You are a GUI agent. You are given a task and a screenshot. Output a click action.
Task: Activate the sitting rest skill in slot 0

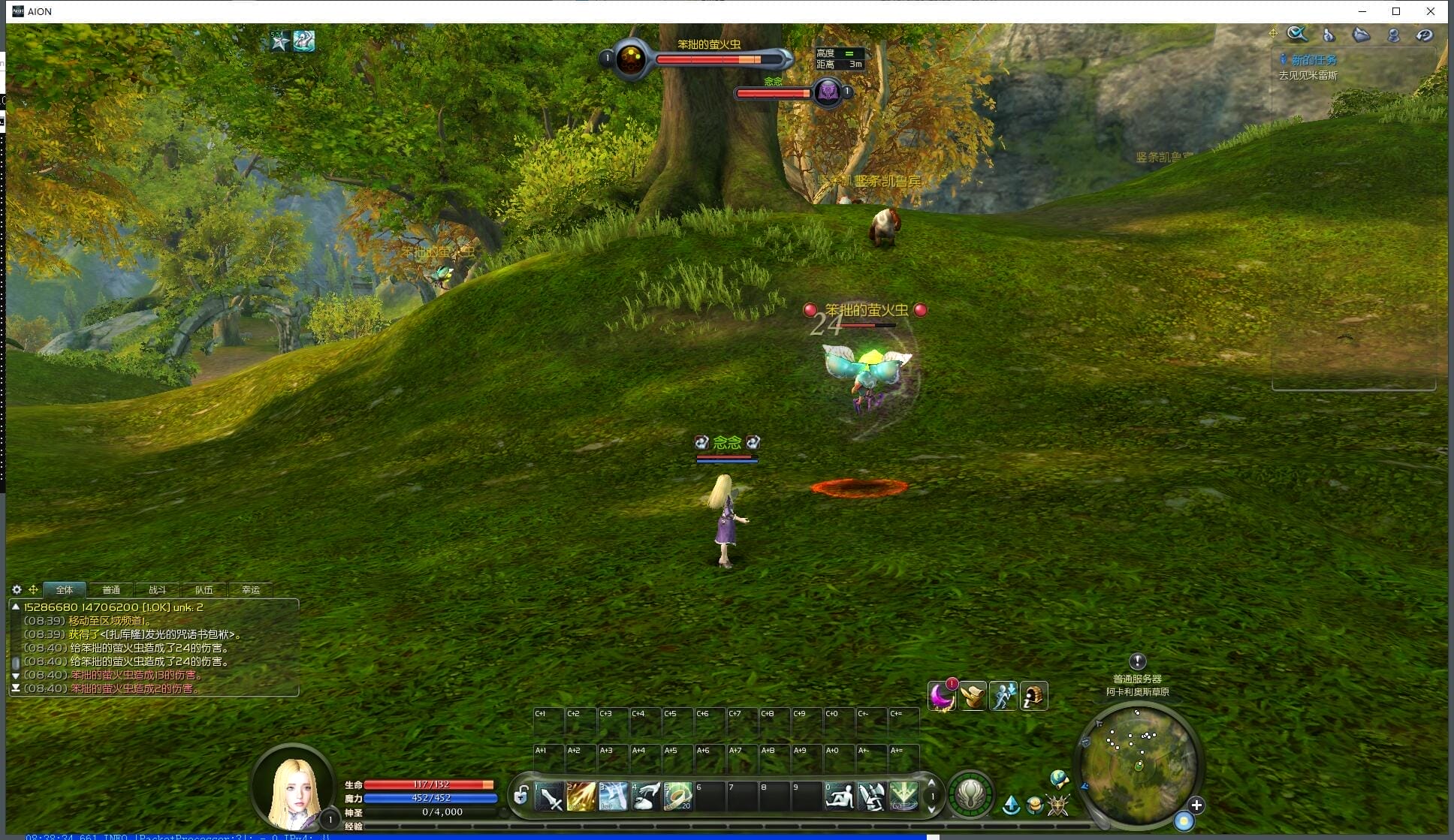pyautogui.click(x=839, y=796)
